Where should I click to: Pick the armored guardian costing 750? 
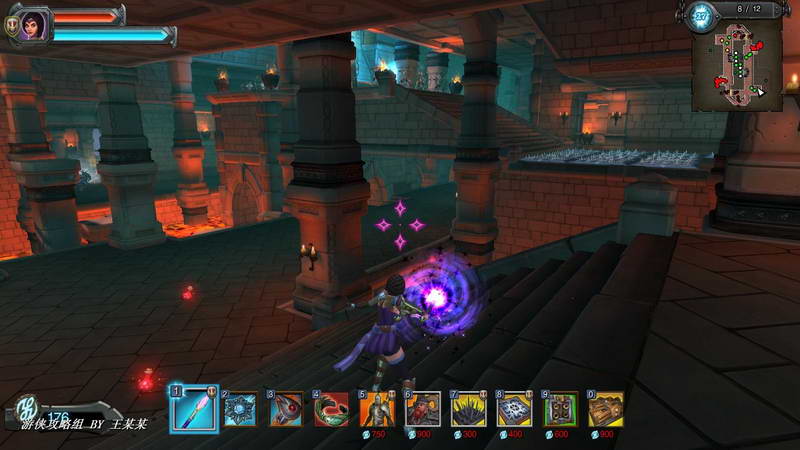pyautogui.click(x=377, y=408)
